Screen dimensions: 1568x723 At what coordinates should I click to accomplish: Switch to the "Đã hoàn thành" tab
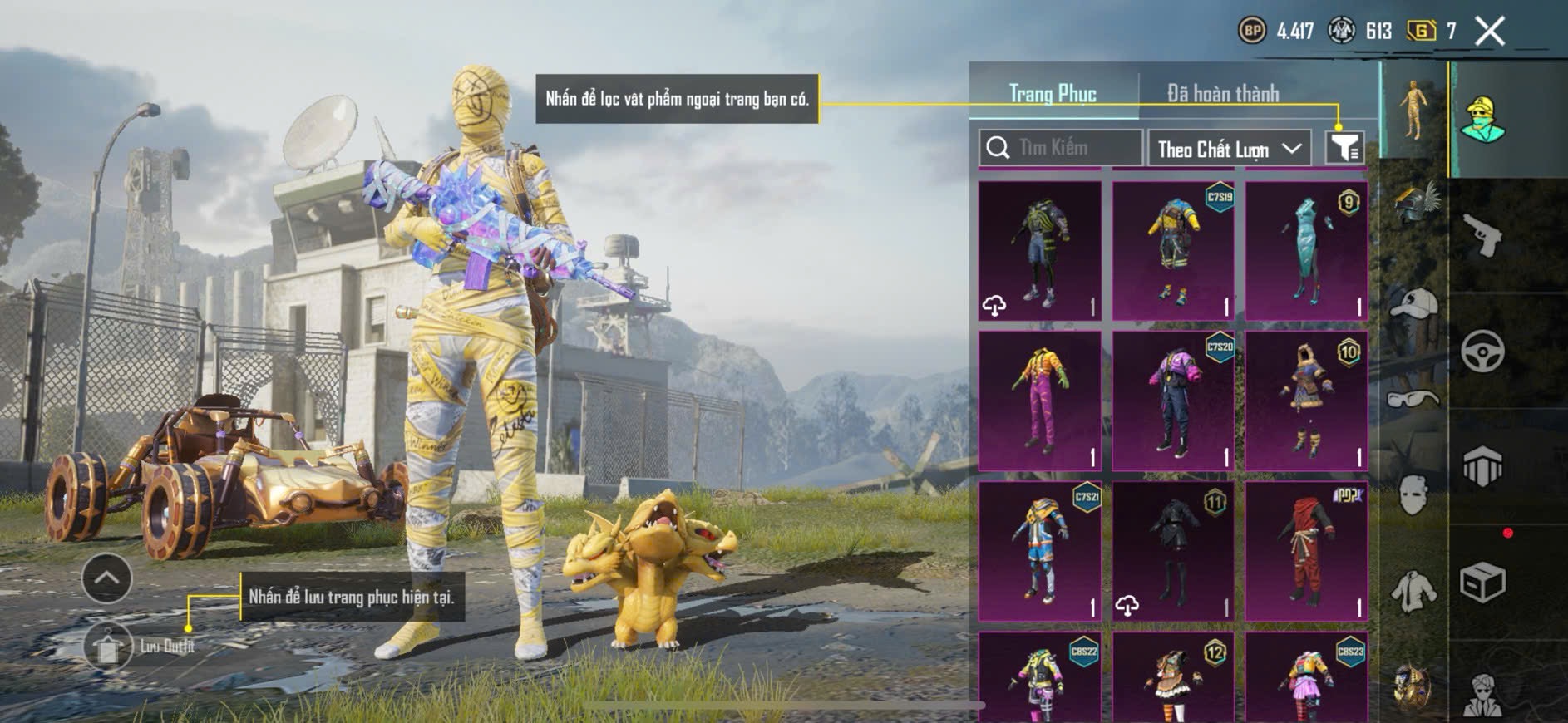[1222, 94]
